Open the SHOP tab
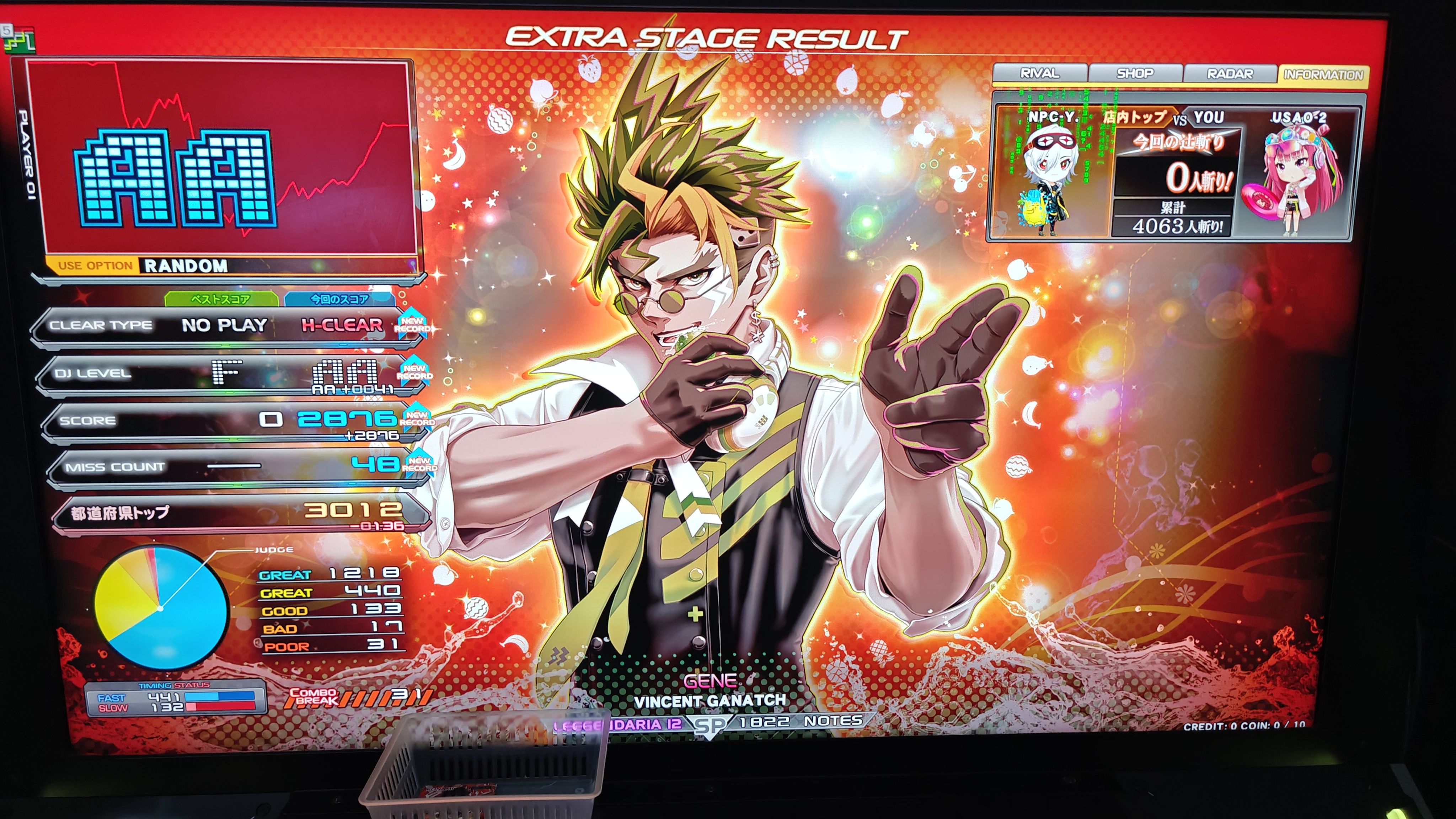Screen dimensions: 1456x819 (1134, 74)
